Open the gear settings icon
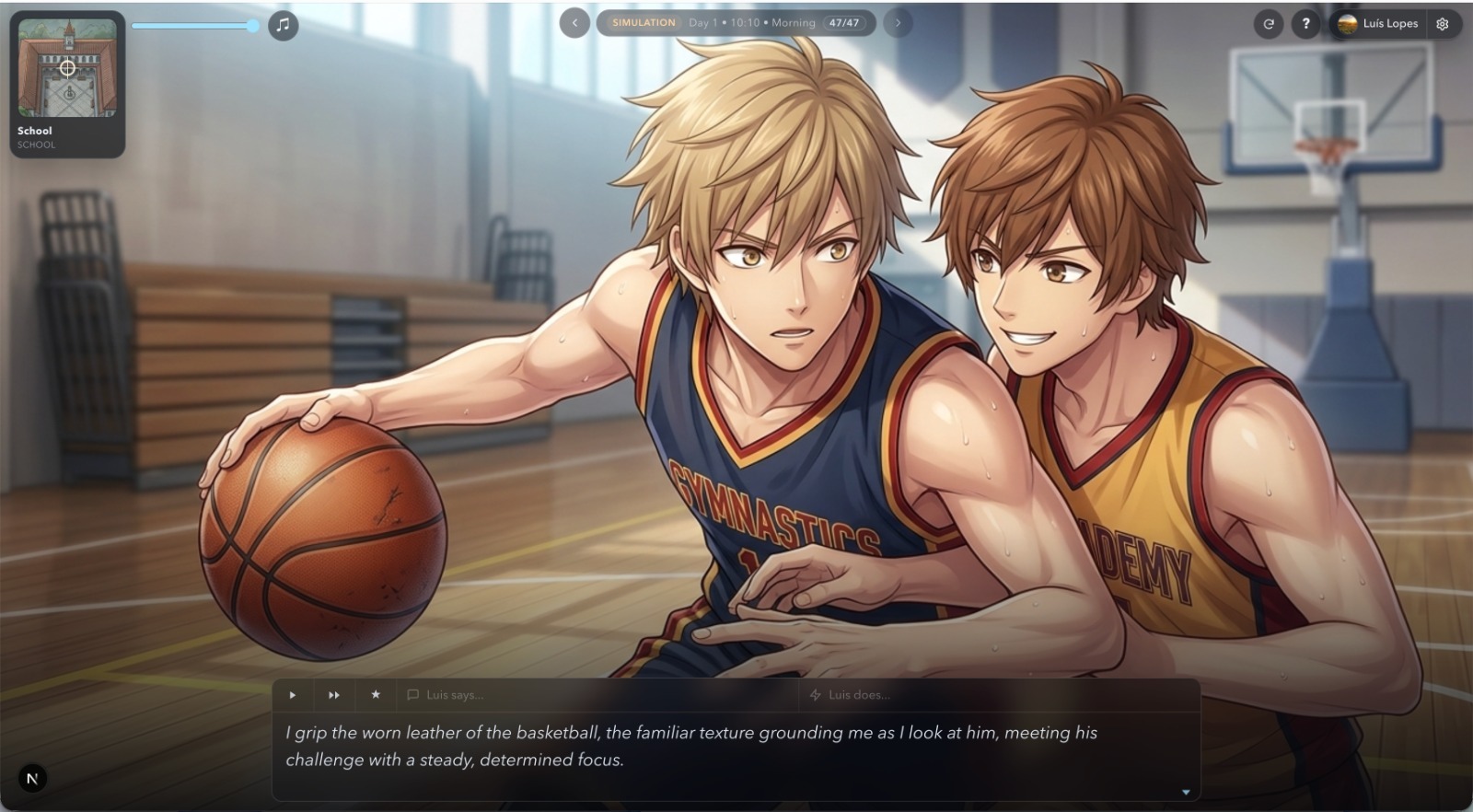The image size is (1473, 812). pos(1443,24)
